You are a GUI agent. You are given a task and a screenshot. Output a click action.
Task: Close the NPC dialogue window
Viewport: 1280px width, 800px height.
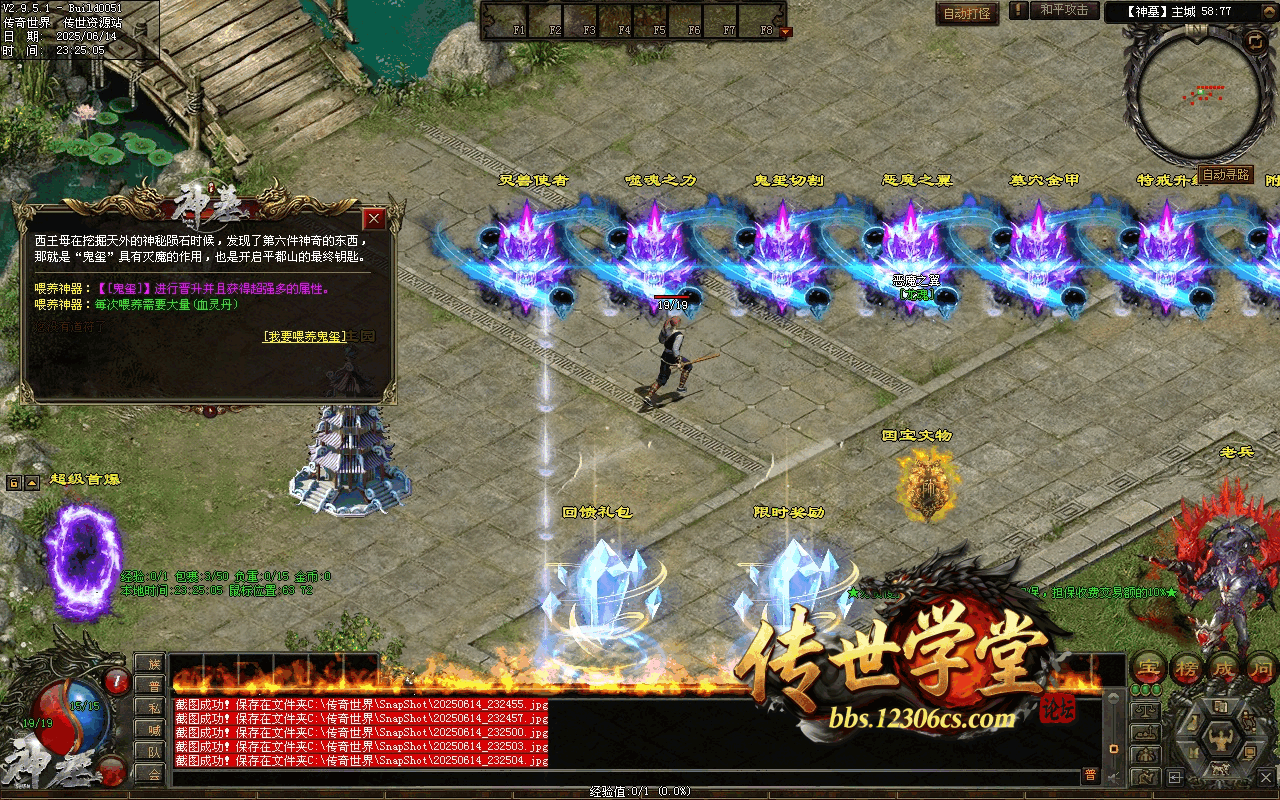[x=374, y=218]
